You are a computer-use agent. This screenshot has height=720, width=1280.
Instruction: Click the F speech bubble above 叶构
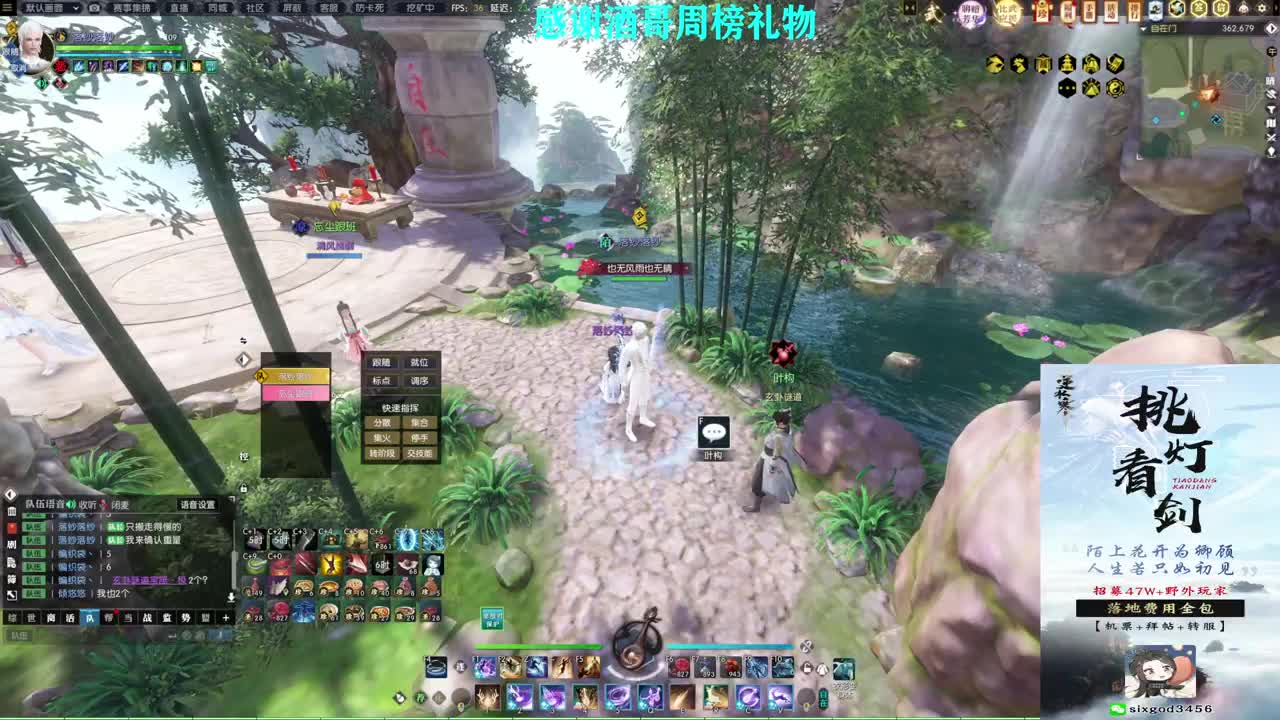pyautogui.click(x=713, y=431)
